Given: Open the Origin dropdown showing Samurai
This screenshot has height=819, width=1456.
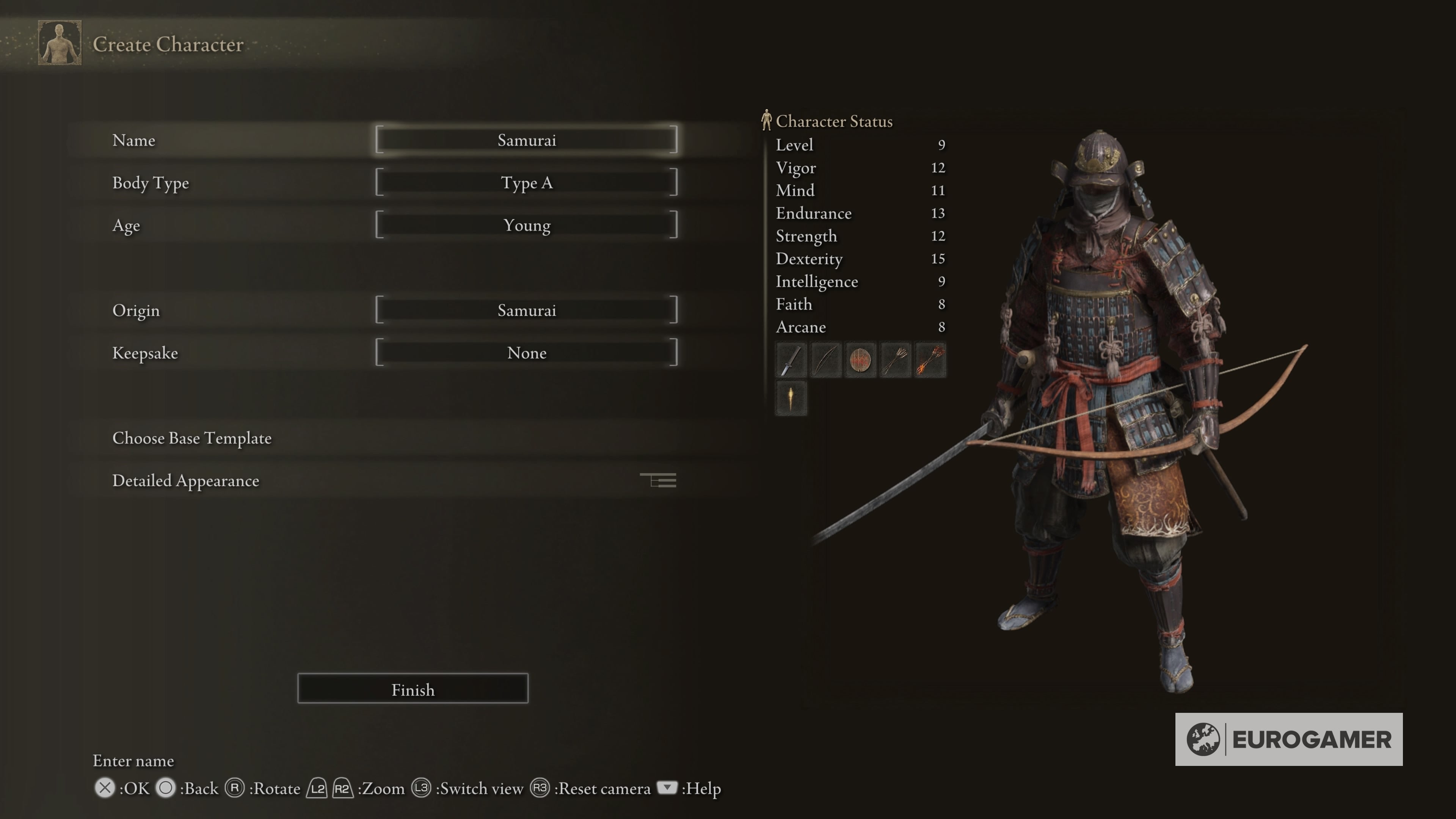Looking at the screenshot, I should (x=527, y=310).
